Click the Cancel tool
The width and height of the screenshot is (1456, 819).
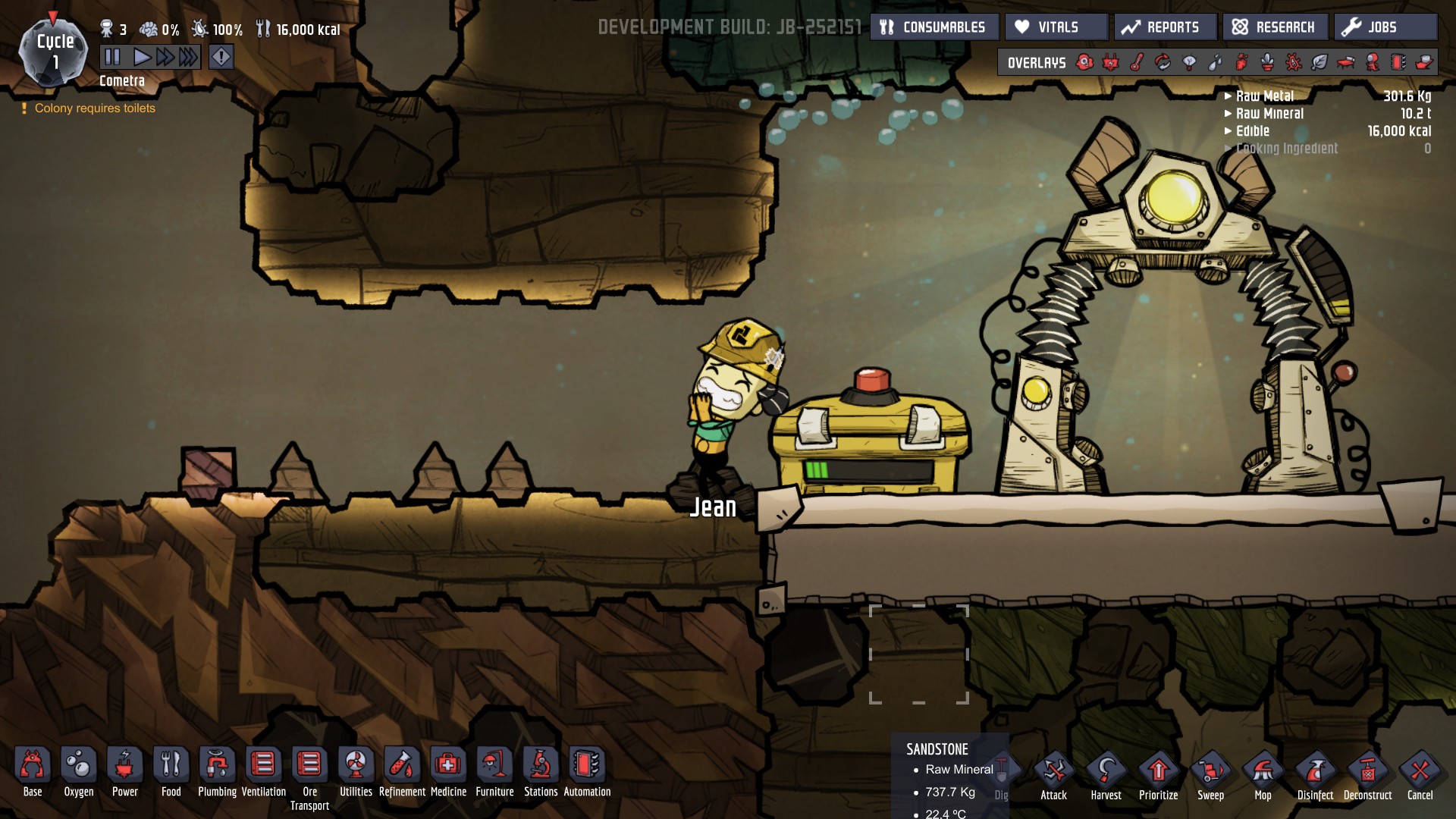coord(1420,773)
